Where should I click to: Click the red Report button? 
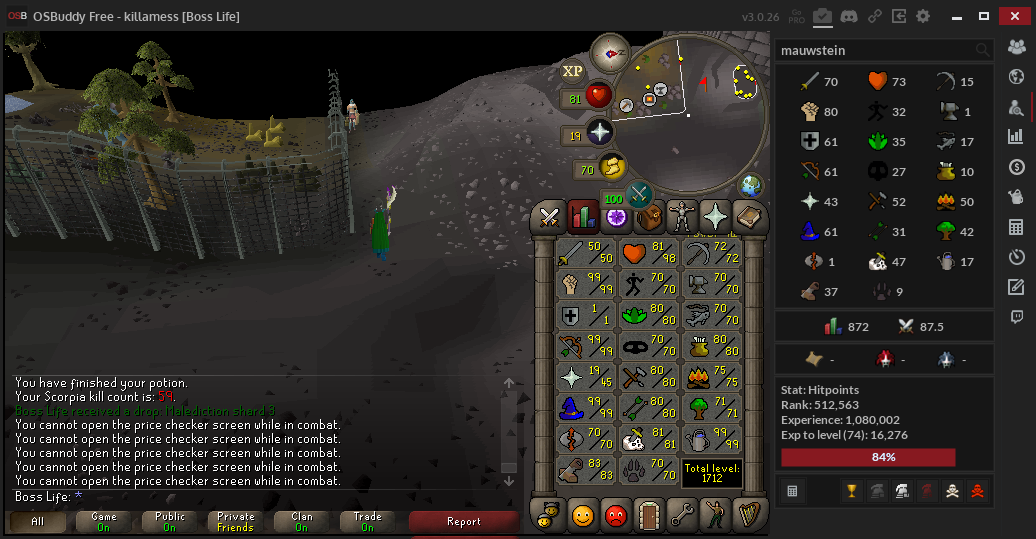(464, 521)
